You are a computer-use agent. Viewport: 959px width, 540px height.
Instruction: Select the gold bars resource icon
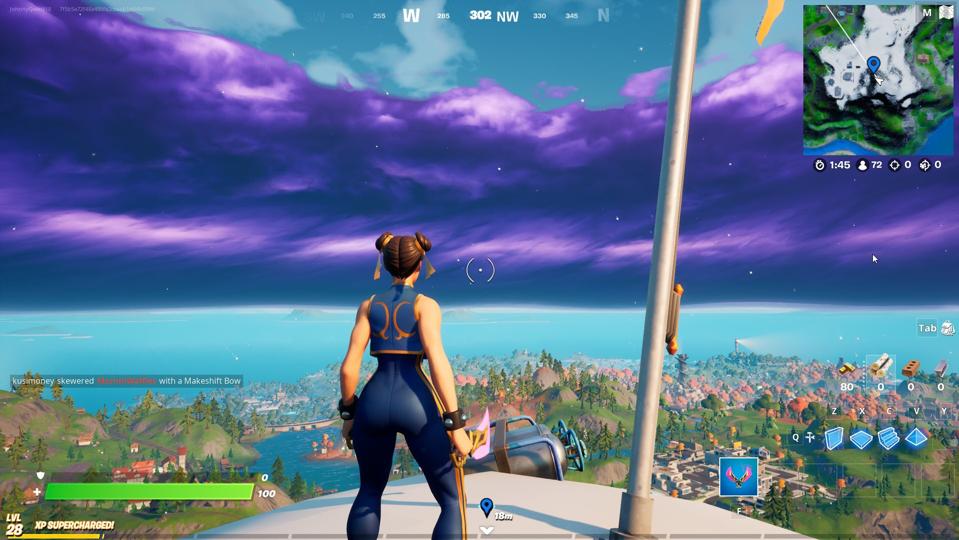click(x=848, y=370)
